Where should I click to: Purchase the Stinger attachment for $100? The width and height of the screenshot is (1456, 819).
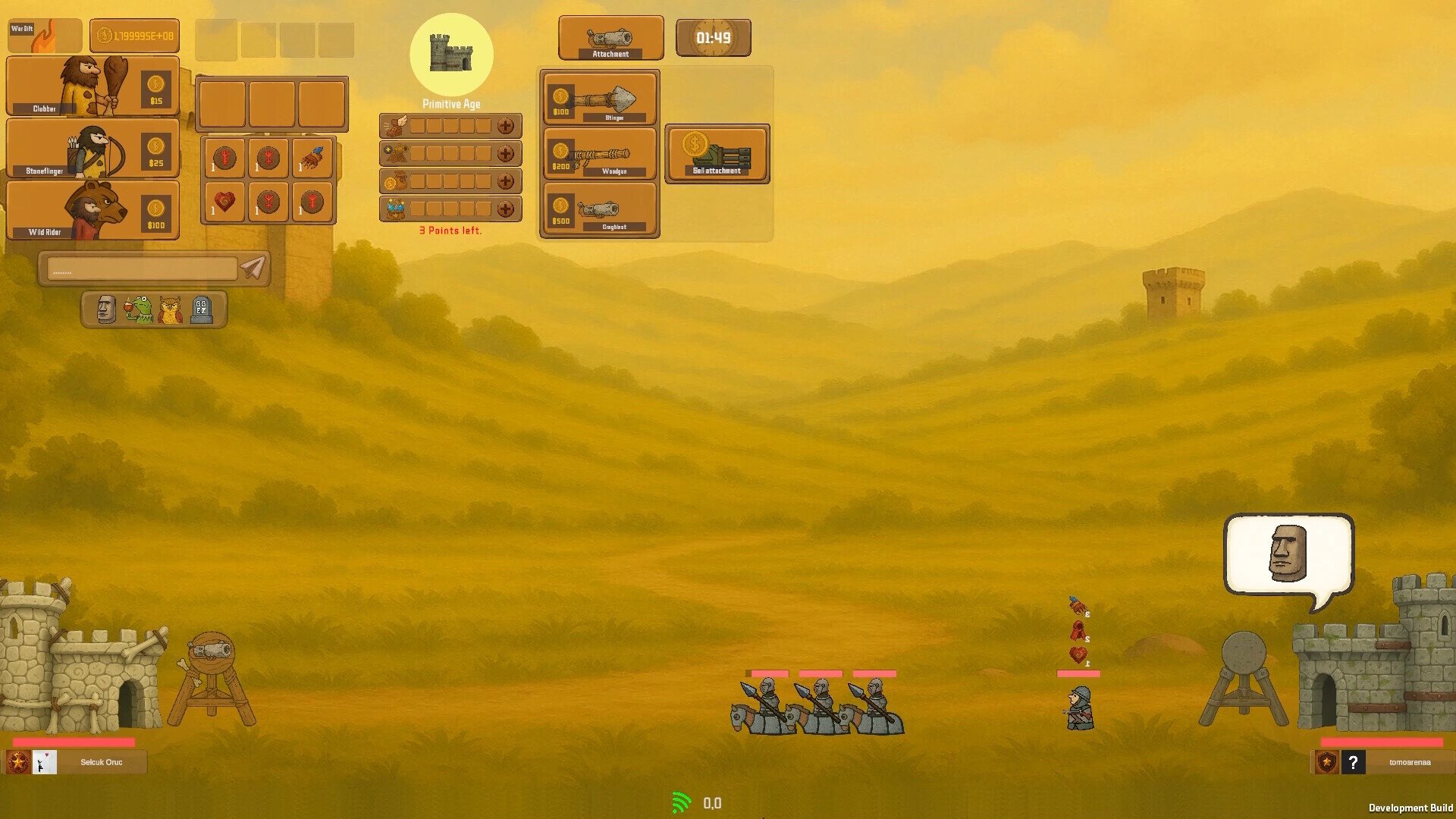click(600, 99)
